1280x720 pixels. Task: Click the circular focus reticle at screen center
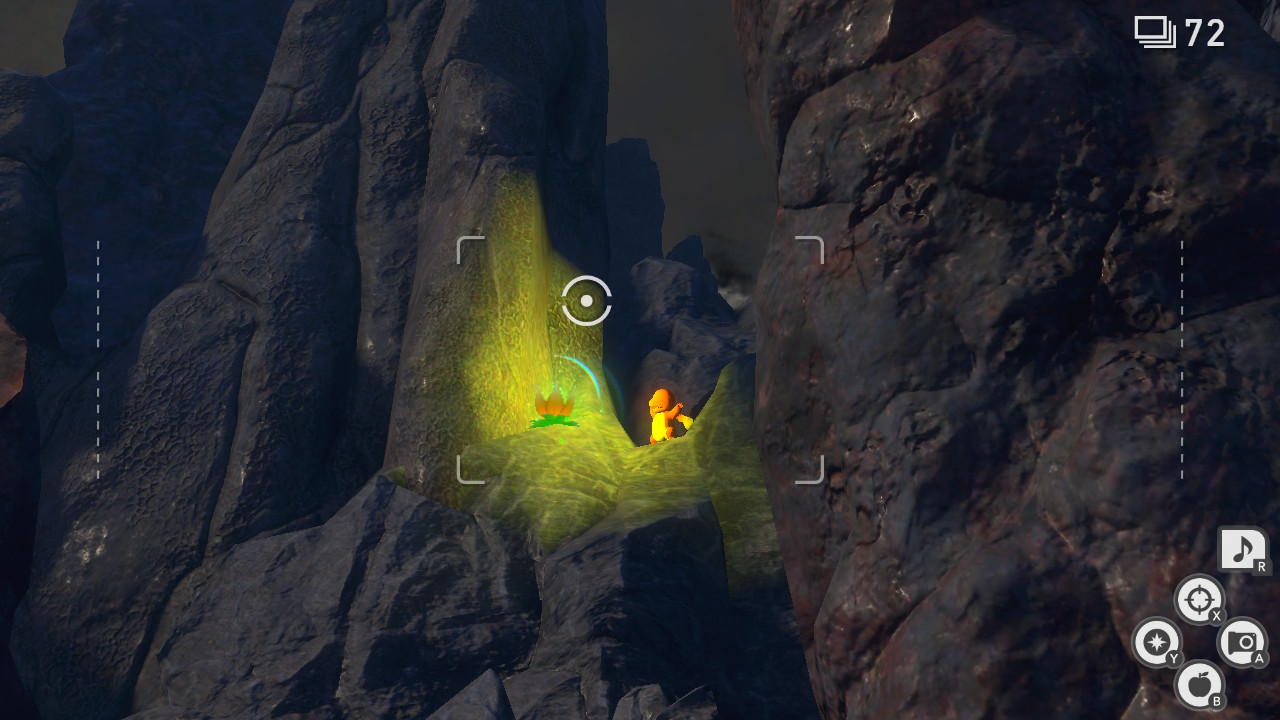click(x=586, y=298)
